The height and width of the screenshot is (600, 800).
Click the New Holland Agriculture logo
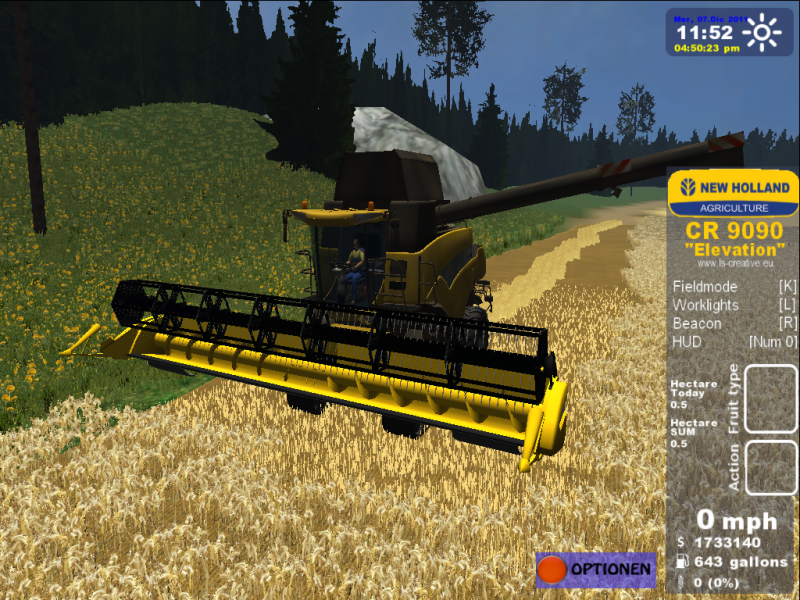(x=733, y=194)
